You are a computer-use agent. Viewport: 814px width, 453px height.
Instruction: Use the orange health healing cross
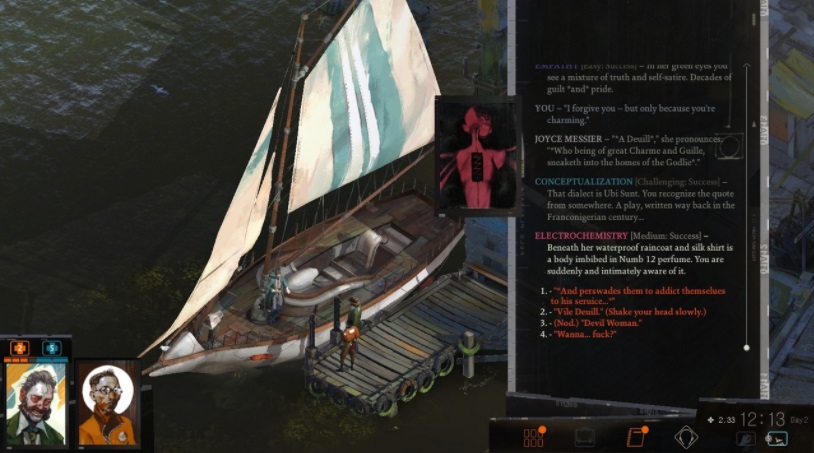pyautogui.click(x=19, y=348)
